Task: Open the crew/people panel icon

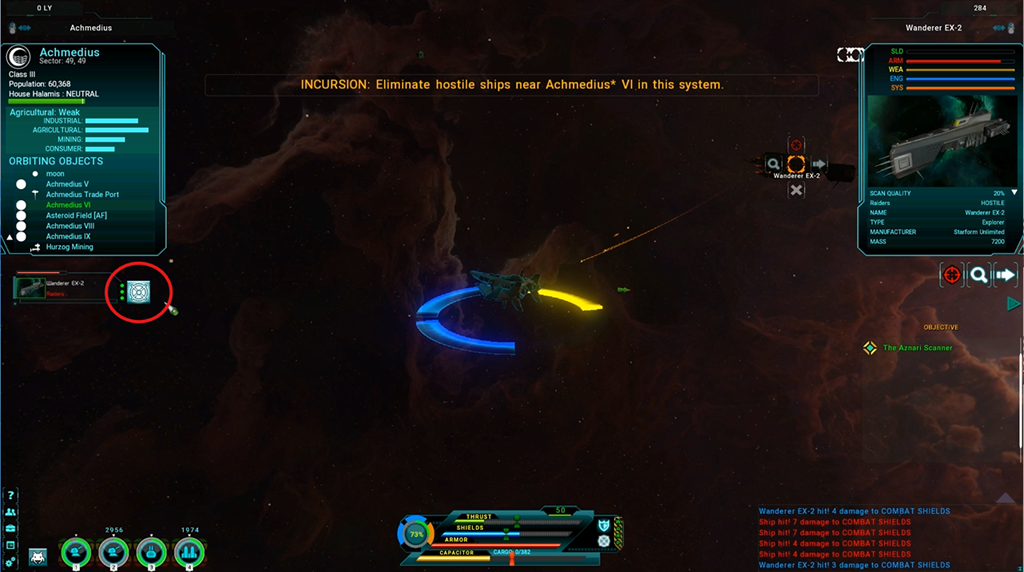Action: point(11,512)
